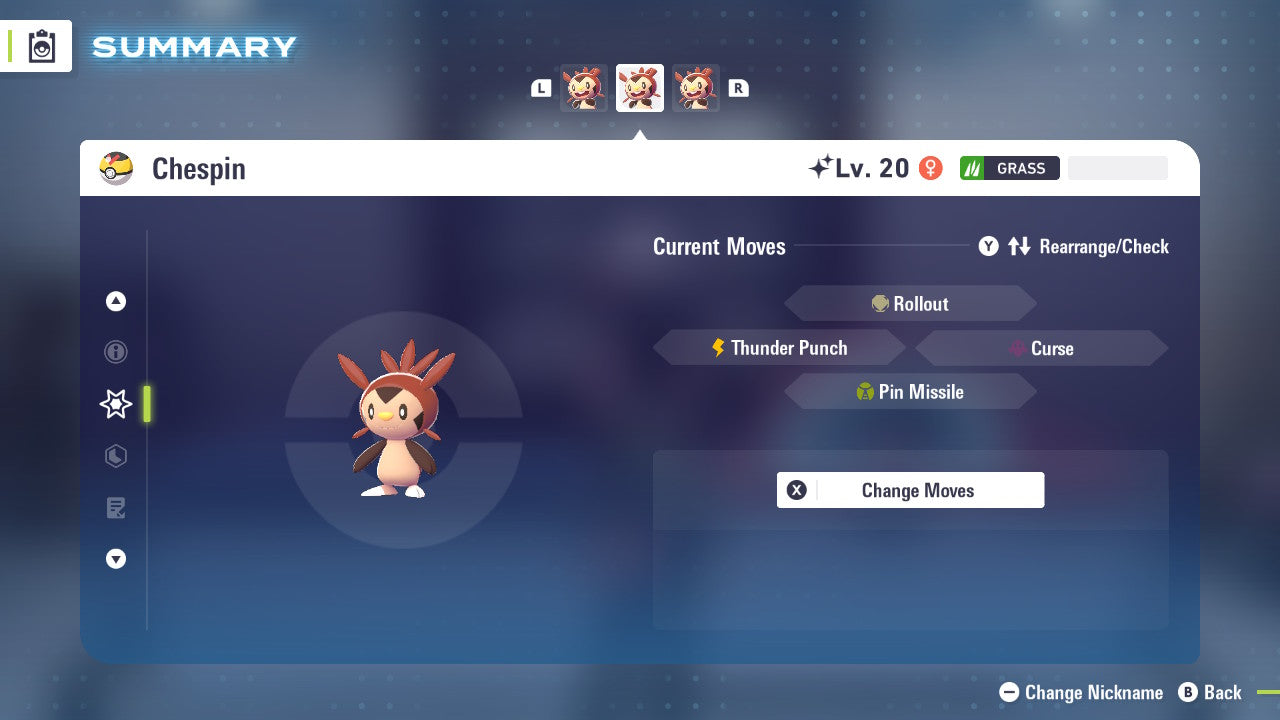
Task: Click the memo/records sidebar icon
Action: pos(115,508)
